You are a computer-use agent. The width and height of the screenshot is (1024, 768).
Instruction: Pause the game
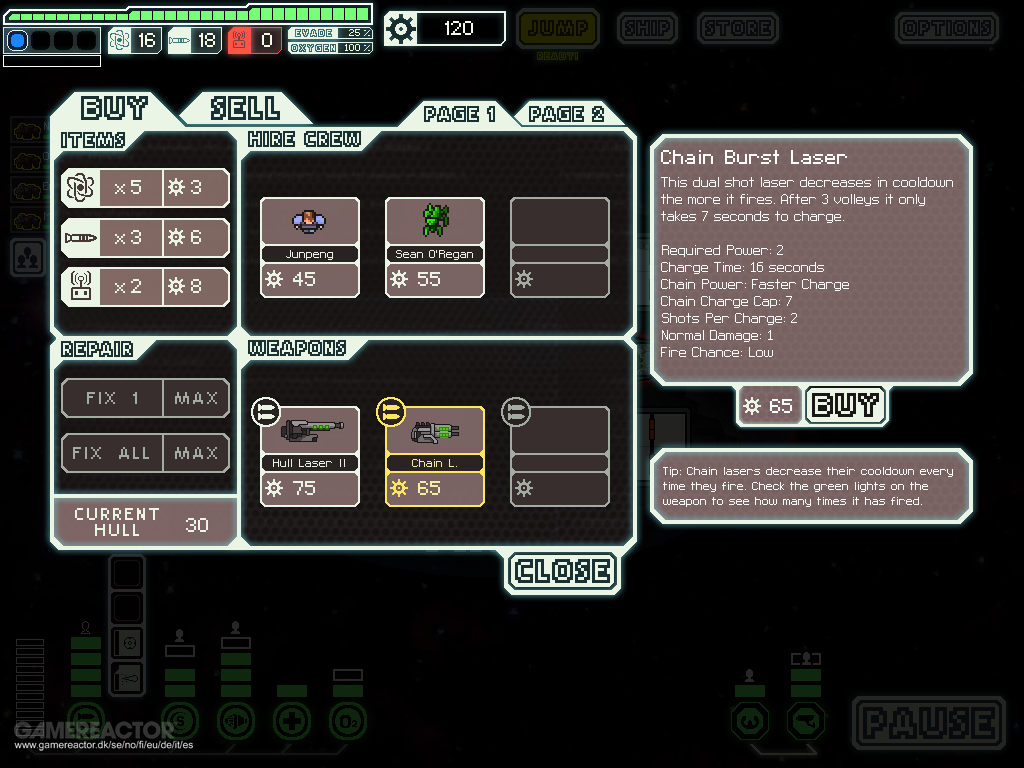pyautogui.click(x=929, y=722)
